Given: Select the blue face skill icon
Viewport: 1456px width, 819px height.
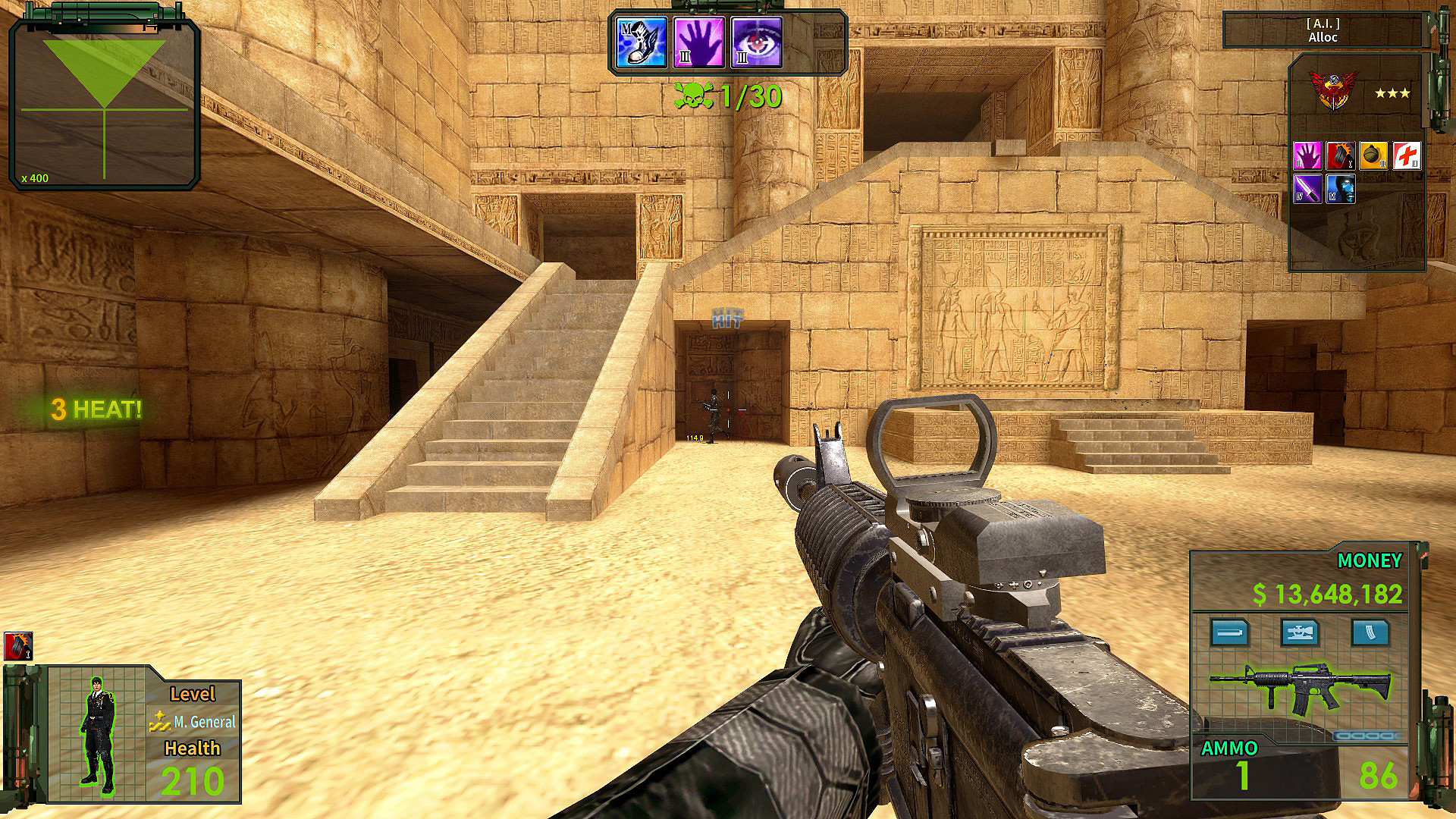Looking at the screenshot, I should (x=1340, y=189).
